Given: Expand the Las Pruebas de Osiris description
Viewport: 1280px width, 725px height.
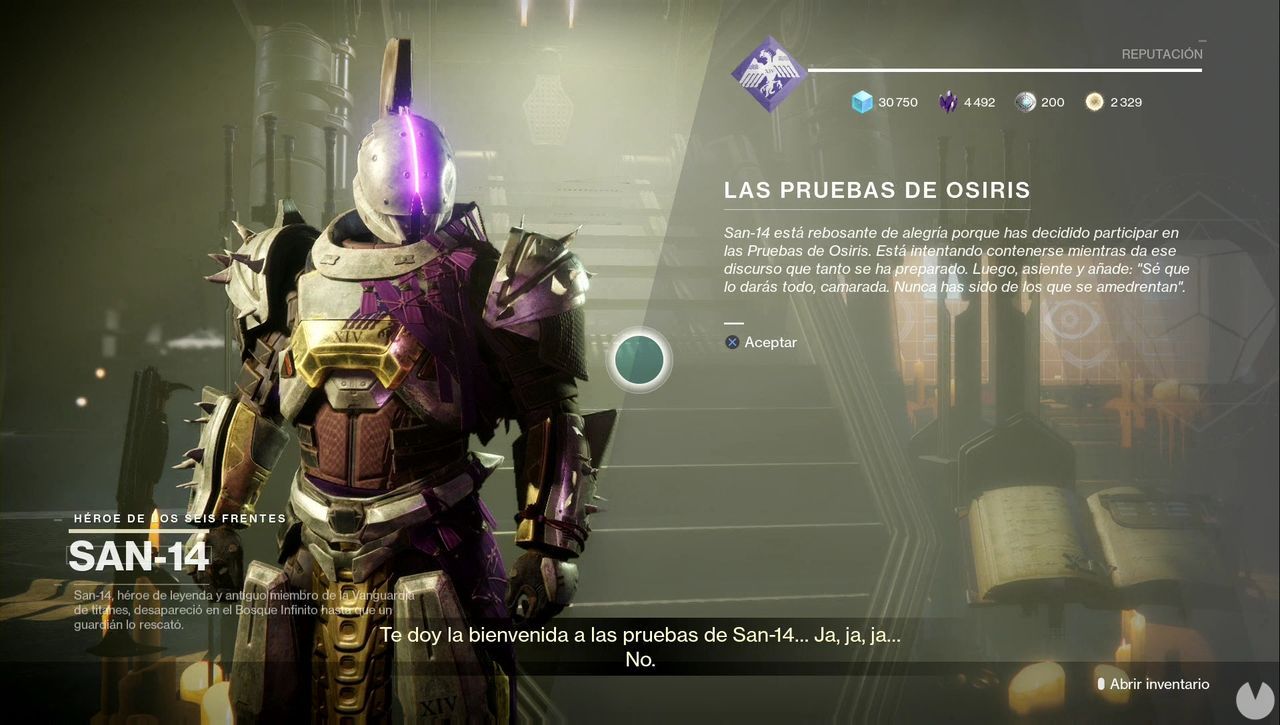Looking at the screenshot, I should [880, 260].
